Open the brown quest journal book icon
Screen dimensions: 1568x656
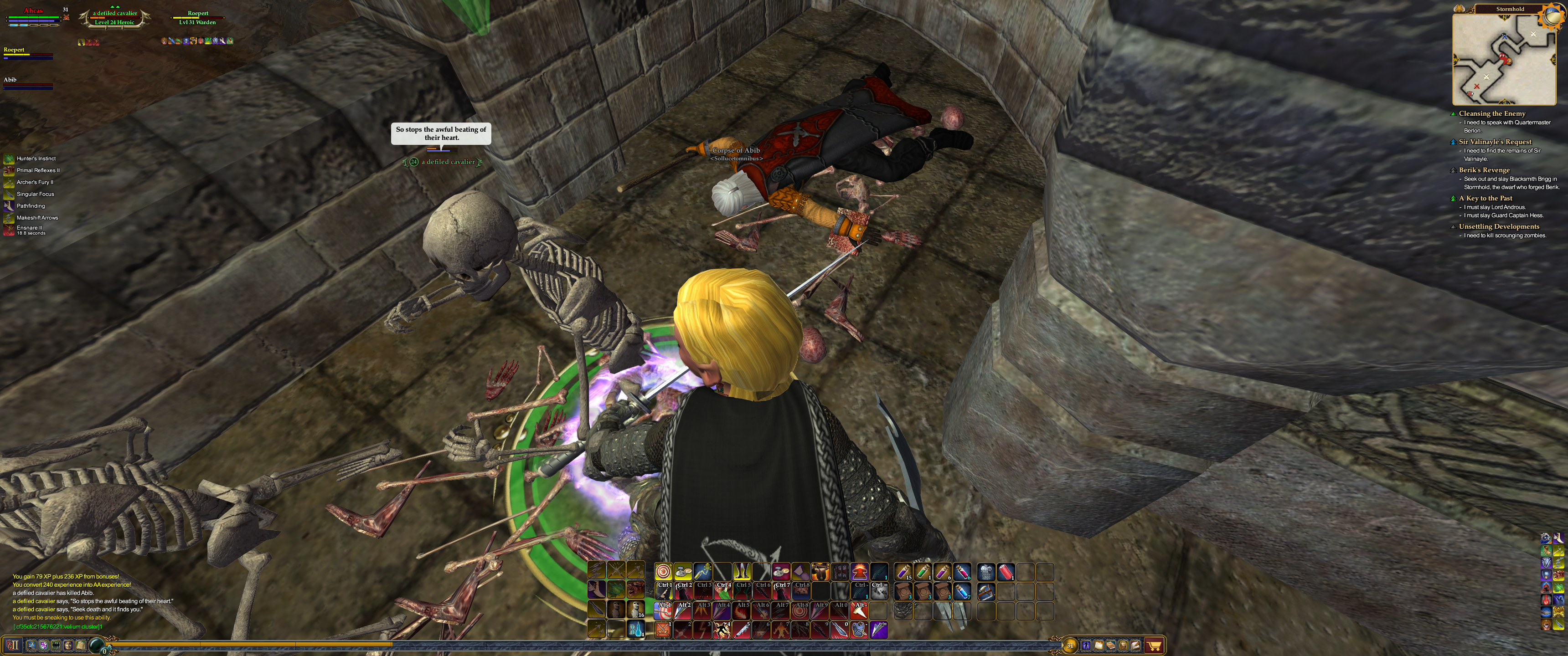(x=1111, y=645)
